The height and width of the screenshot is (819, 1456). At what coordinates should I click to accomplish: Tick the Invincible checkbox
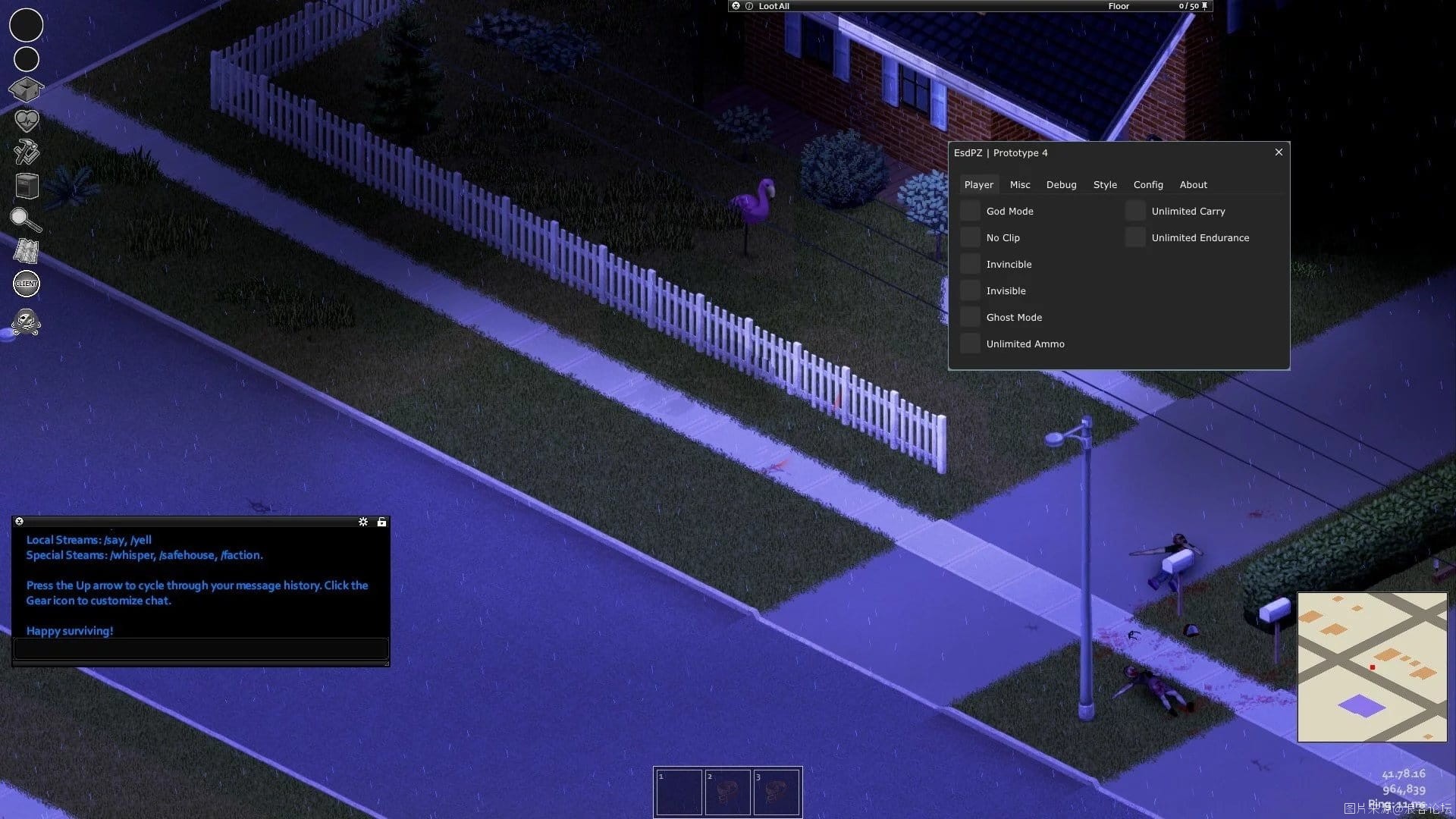(x=970, y=264)
